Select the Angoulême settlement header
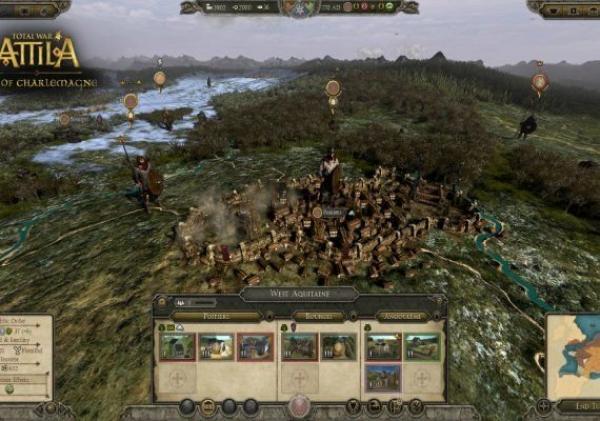 (x=403, y=317)
